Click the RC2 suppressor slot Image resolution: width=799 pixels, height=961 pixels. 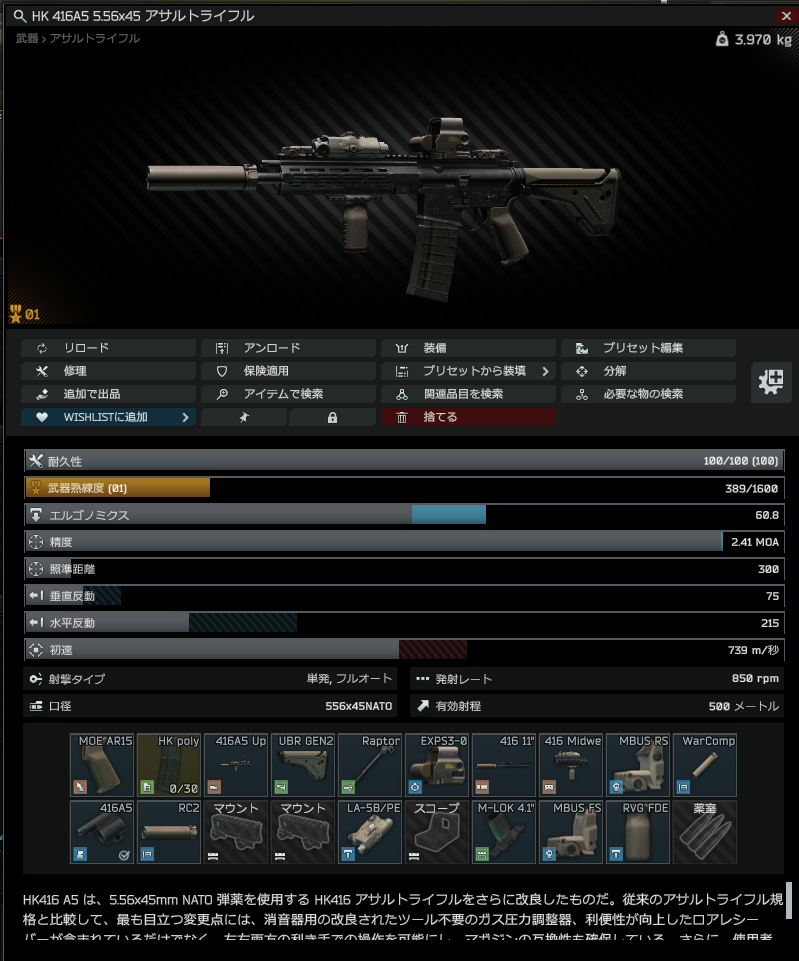169,832
